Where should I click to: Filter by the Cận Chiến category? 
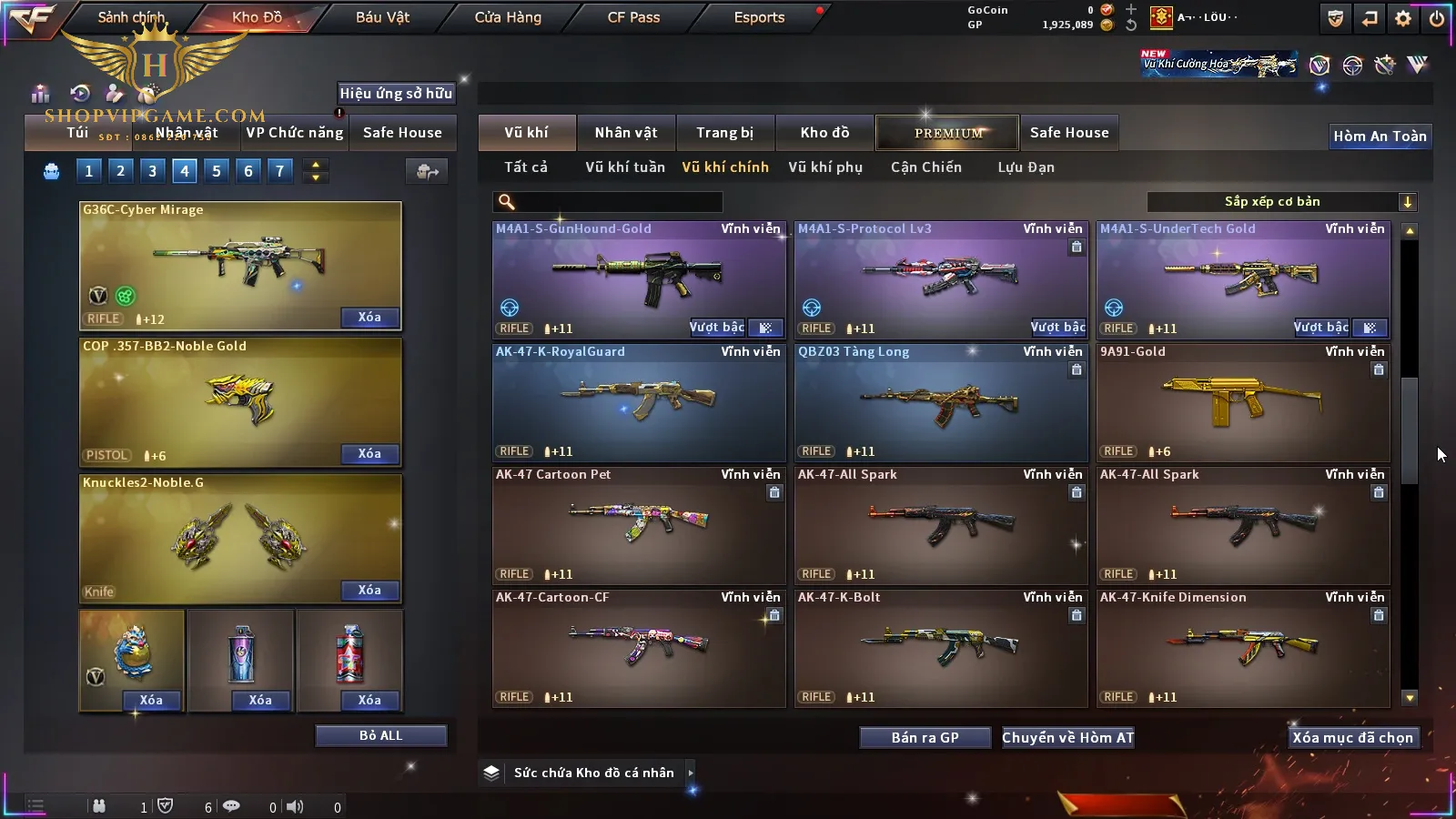tap(925, 167)
